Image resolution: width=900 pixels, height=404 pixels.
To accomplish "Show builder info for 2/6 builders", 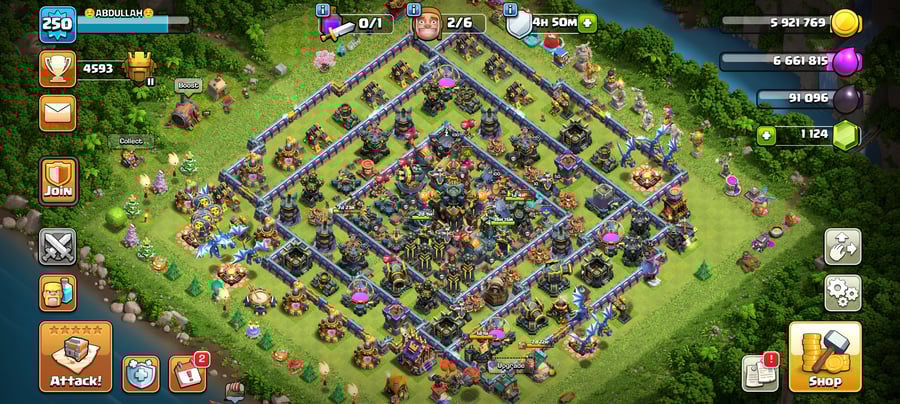I will point(414,10).
